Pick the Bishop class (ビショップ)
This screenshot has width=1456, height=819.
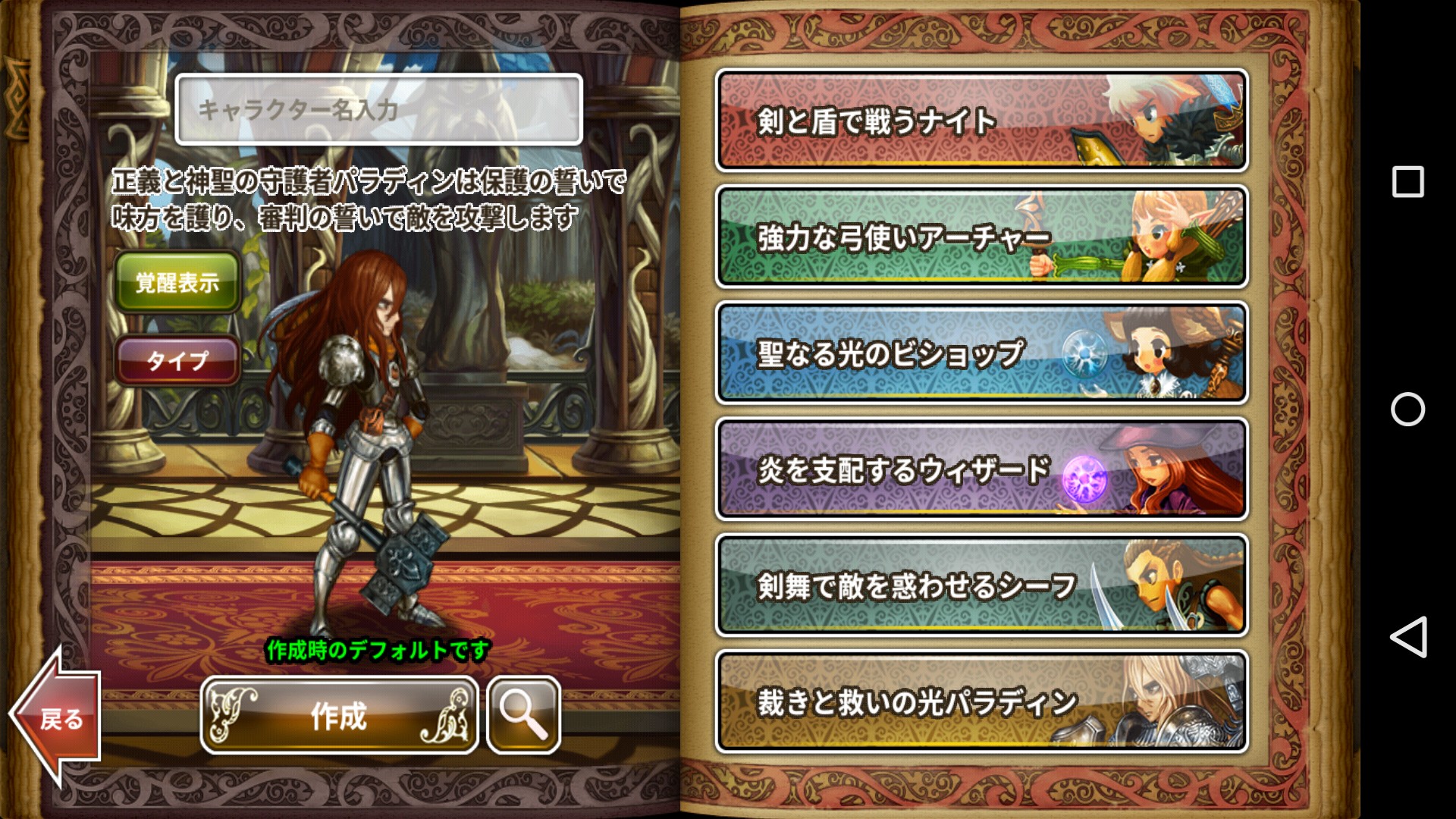981,353
